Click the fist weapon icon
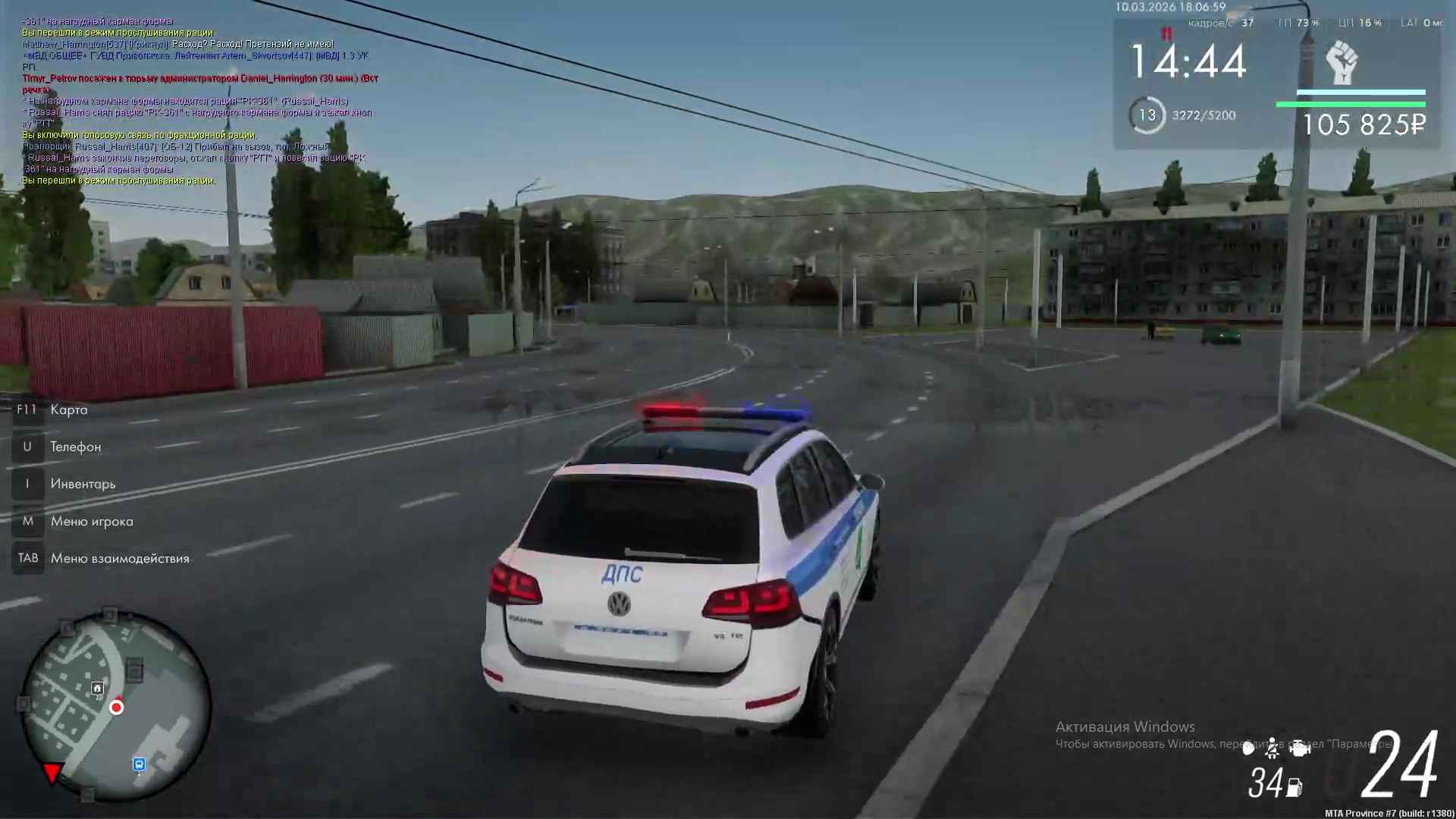Screen dimensions: 1456x819 [1341, 63]
